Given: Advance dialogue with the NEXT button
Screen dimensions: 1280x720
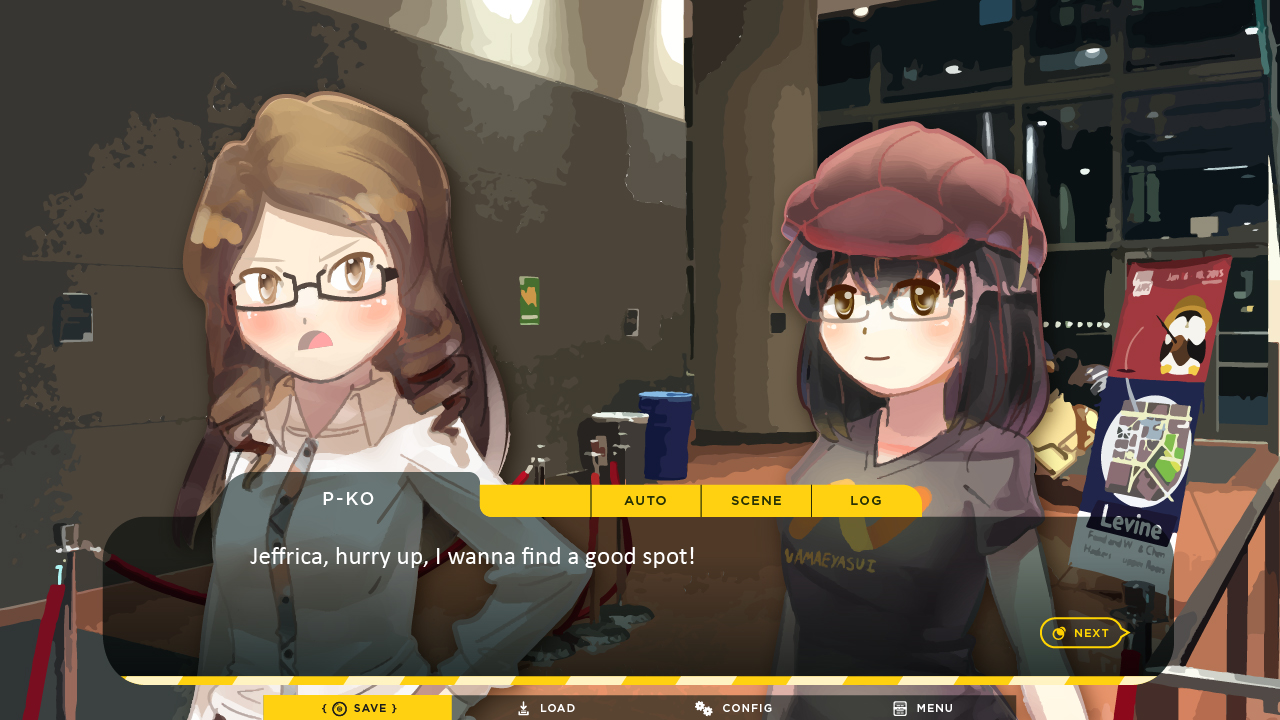Looking at the screenshot, I should (x=1082, y=633).
